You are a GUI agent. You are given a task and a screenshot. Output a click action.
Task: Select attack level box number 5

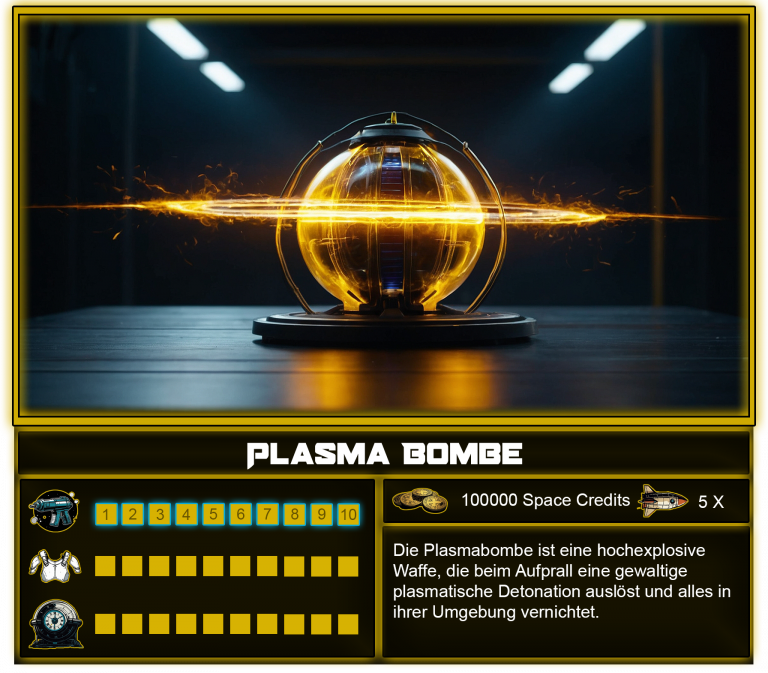pos(213,515)
